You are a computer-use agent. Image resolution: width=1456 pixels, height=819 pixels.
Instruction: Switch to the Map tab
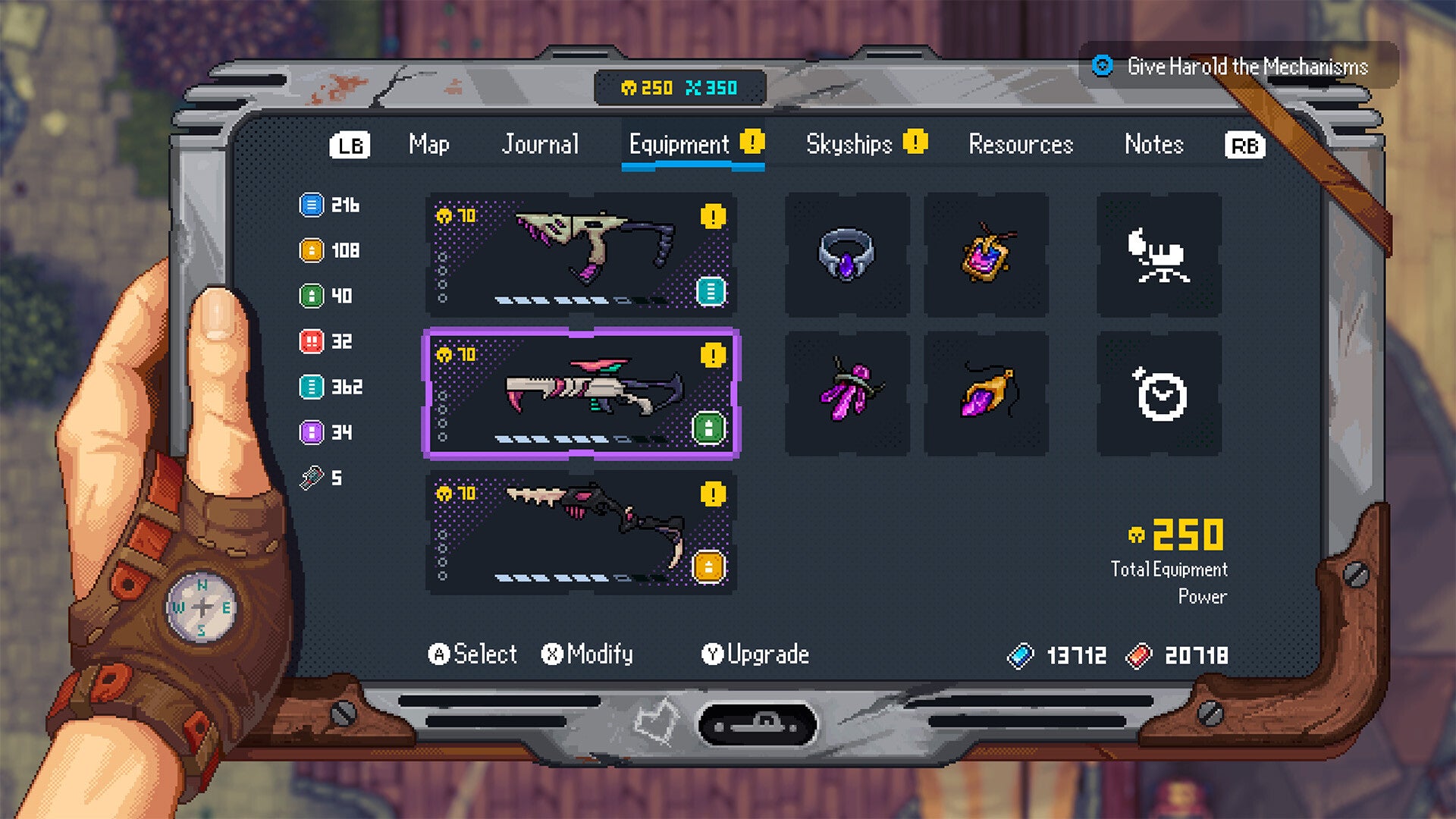428,144
